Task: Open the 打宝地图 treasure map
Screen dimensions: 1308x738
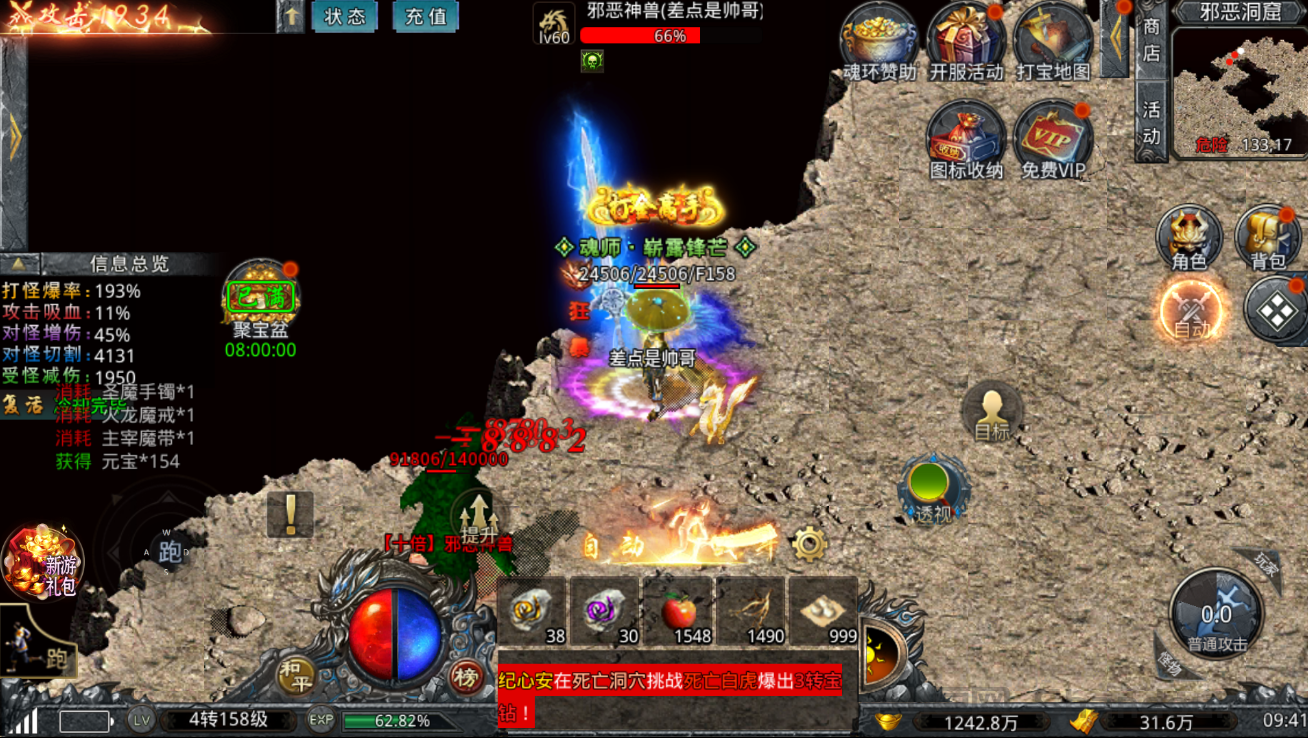Action: 1052,40
